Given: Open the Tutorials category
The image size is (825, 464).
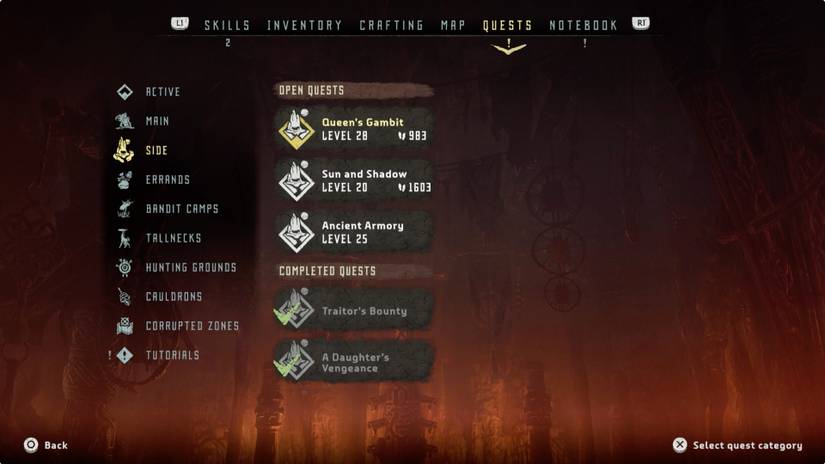Looking at the screenshot, I should pyautogui.click(x=172, y=355).
